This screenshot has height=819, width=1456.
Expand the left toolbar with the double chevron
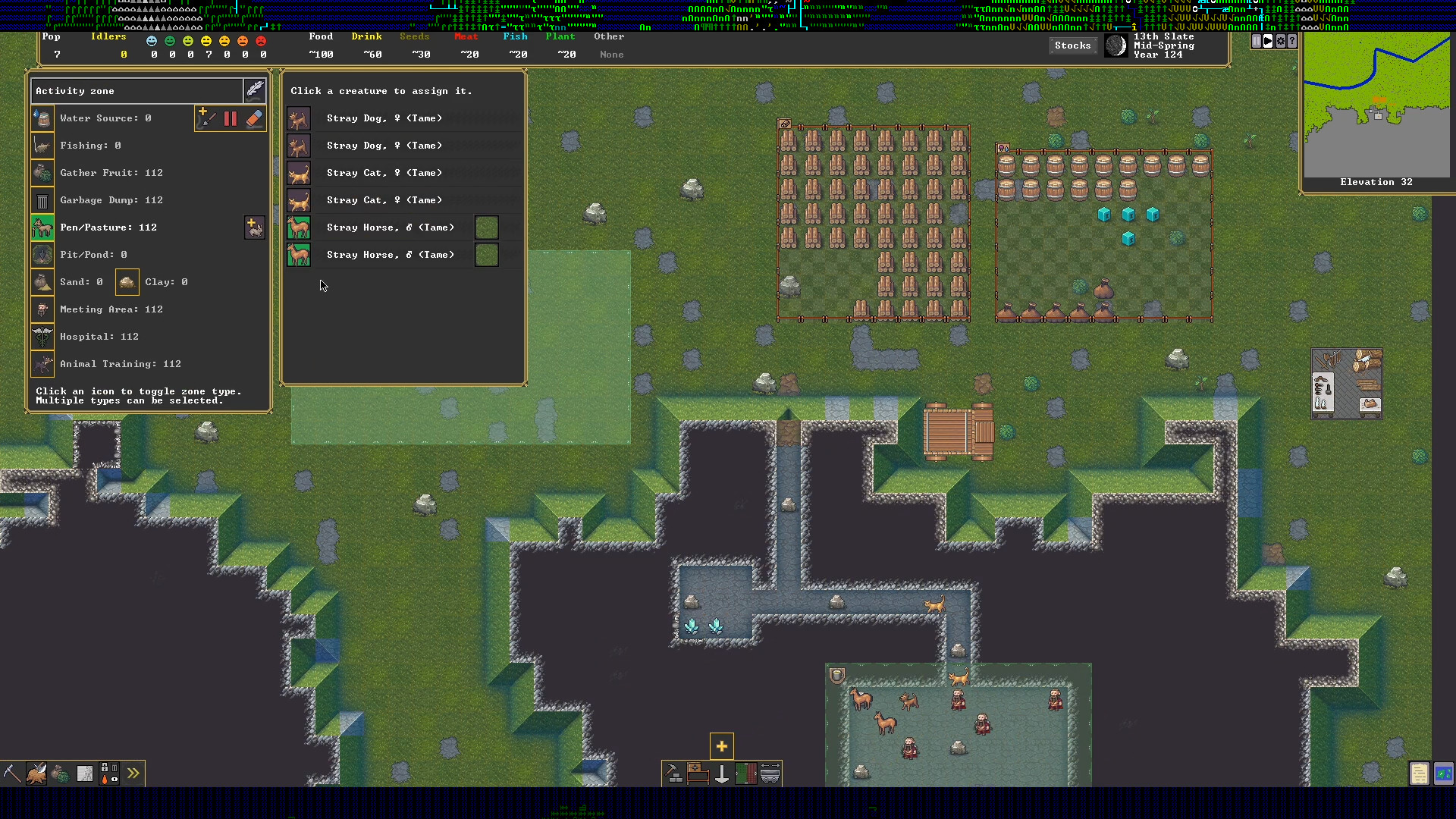click(x=134, y=773)
